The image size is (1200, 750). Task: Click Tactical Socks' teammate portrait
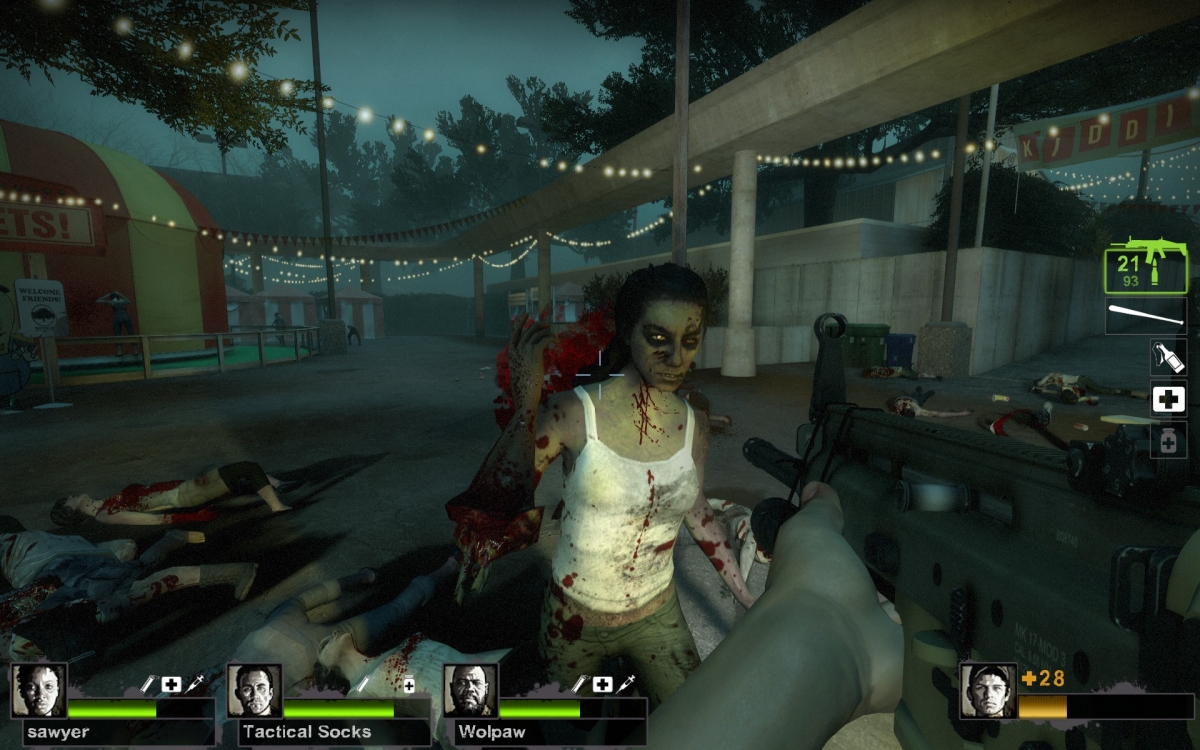point(254,690)
